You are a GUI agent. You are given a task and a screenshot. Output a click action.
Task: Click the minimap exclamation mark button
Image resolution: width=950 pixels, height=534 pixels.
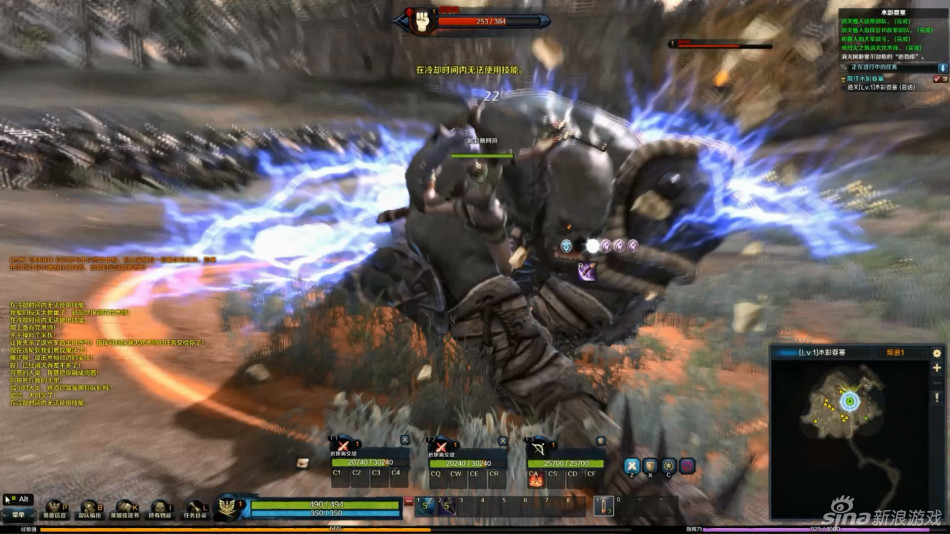tap(937, 397)
